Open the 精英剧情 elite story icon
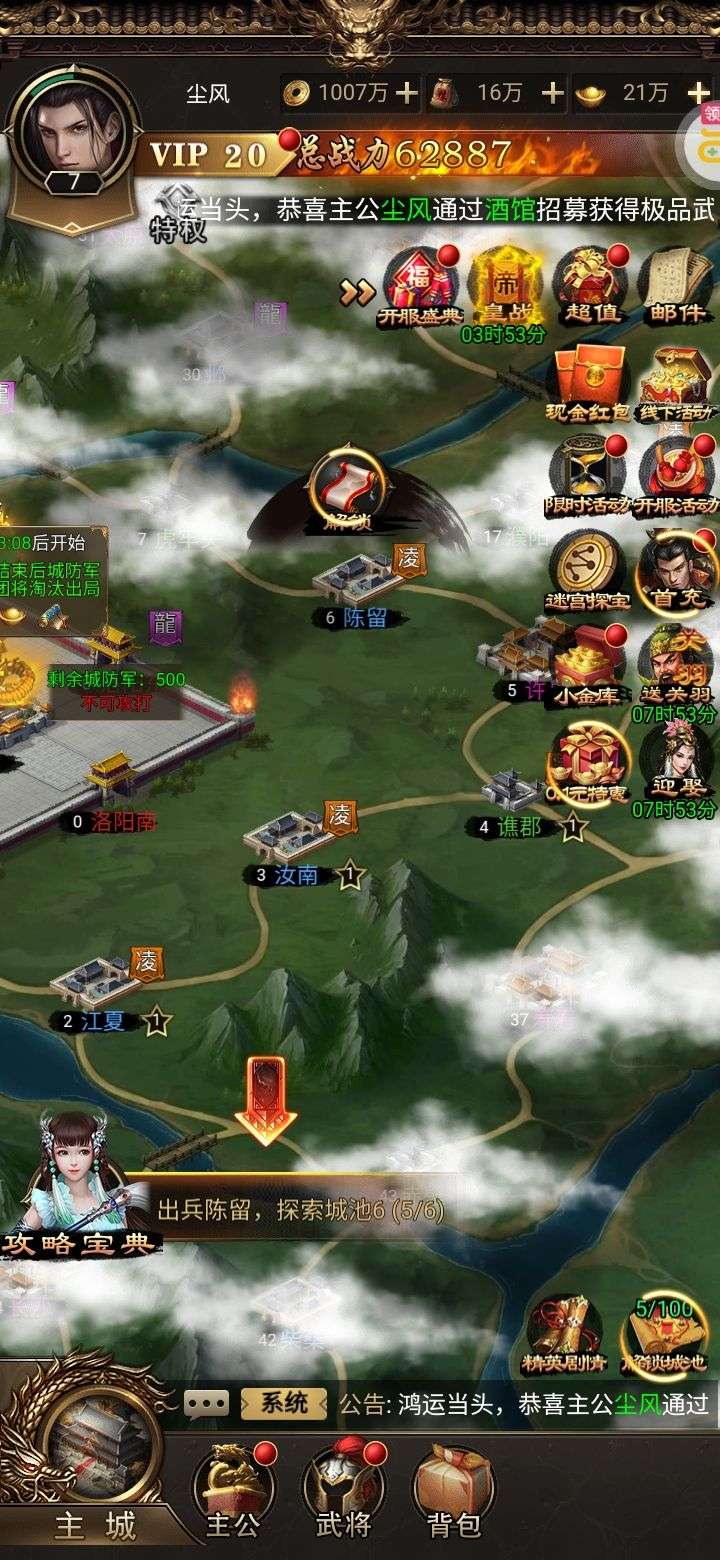 pyautogui.click(x=565, y=1332)
